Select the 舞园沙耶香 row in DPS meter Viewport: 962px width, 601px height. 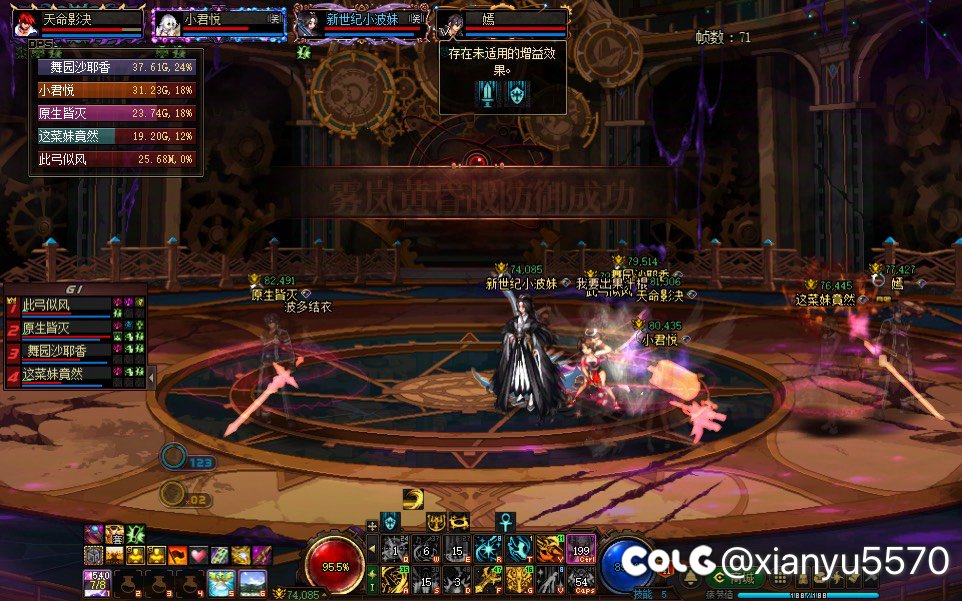(116, 68)
